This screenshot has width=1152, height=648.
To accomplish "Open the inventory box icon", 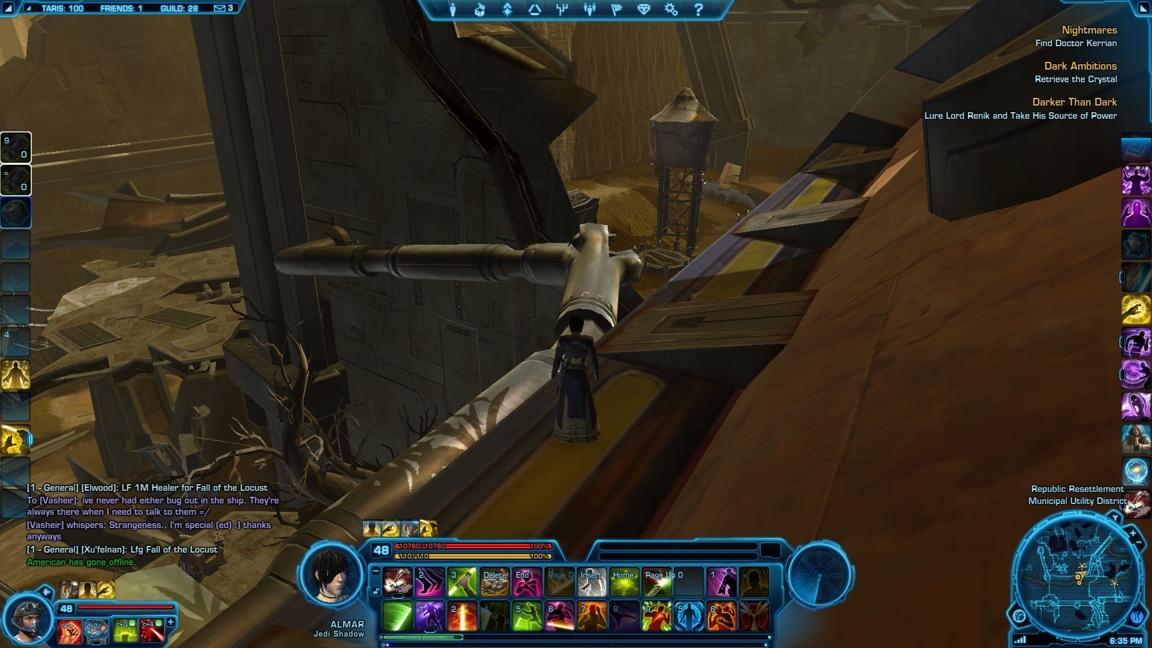I will point(480,10).
